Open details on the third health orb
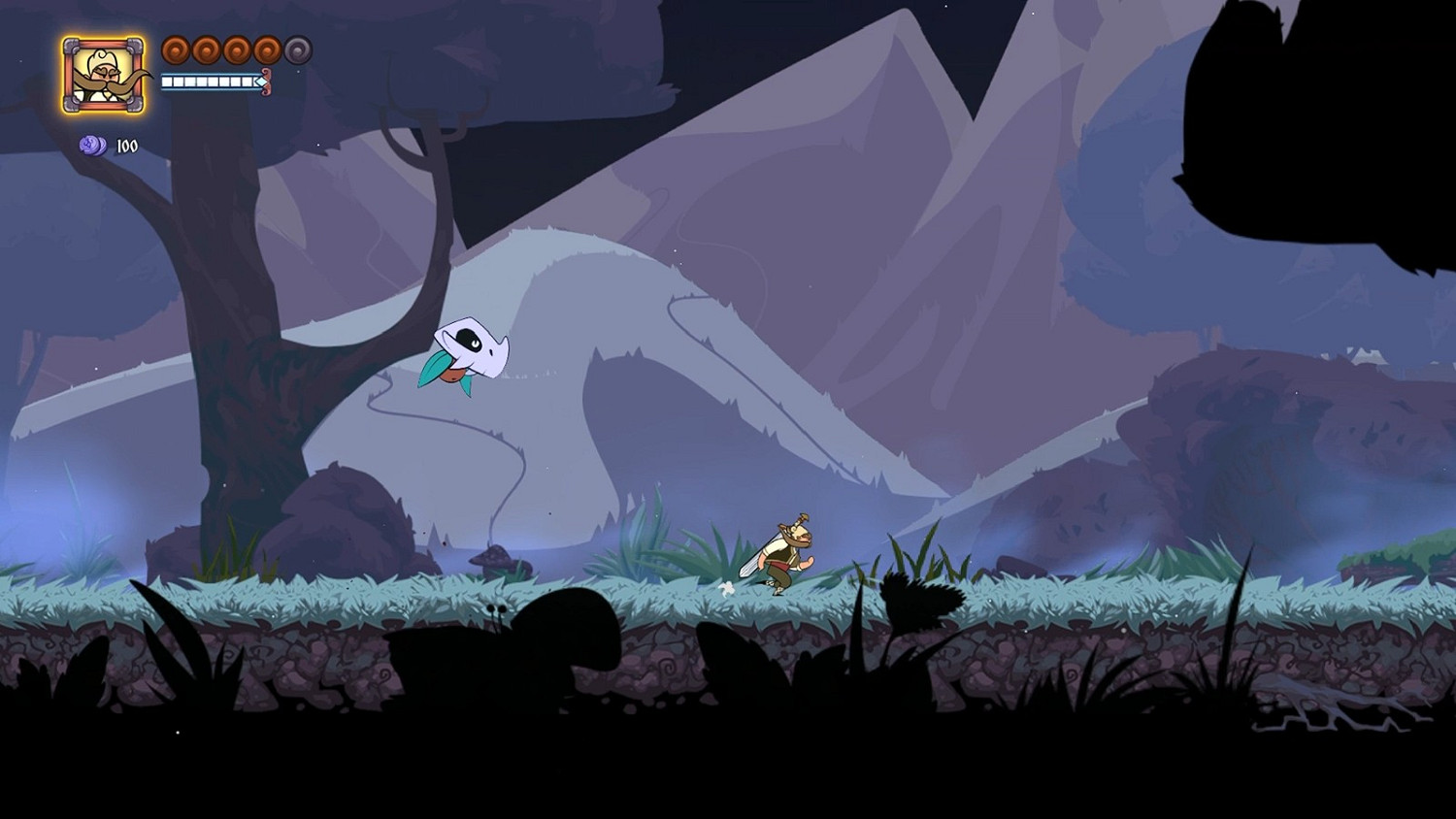This screenshot has height=819, width=1456. [x=237, y=51]
